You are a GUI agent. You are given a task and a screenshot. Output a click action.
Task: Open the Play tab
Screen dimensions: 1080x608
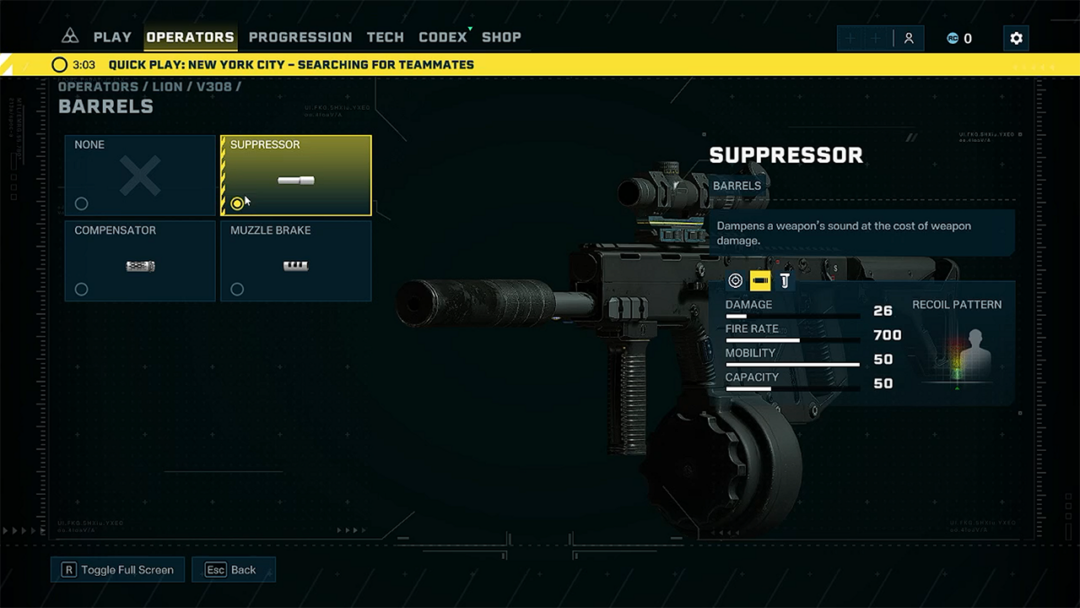pyautogui.click(x=112, y=37)
